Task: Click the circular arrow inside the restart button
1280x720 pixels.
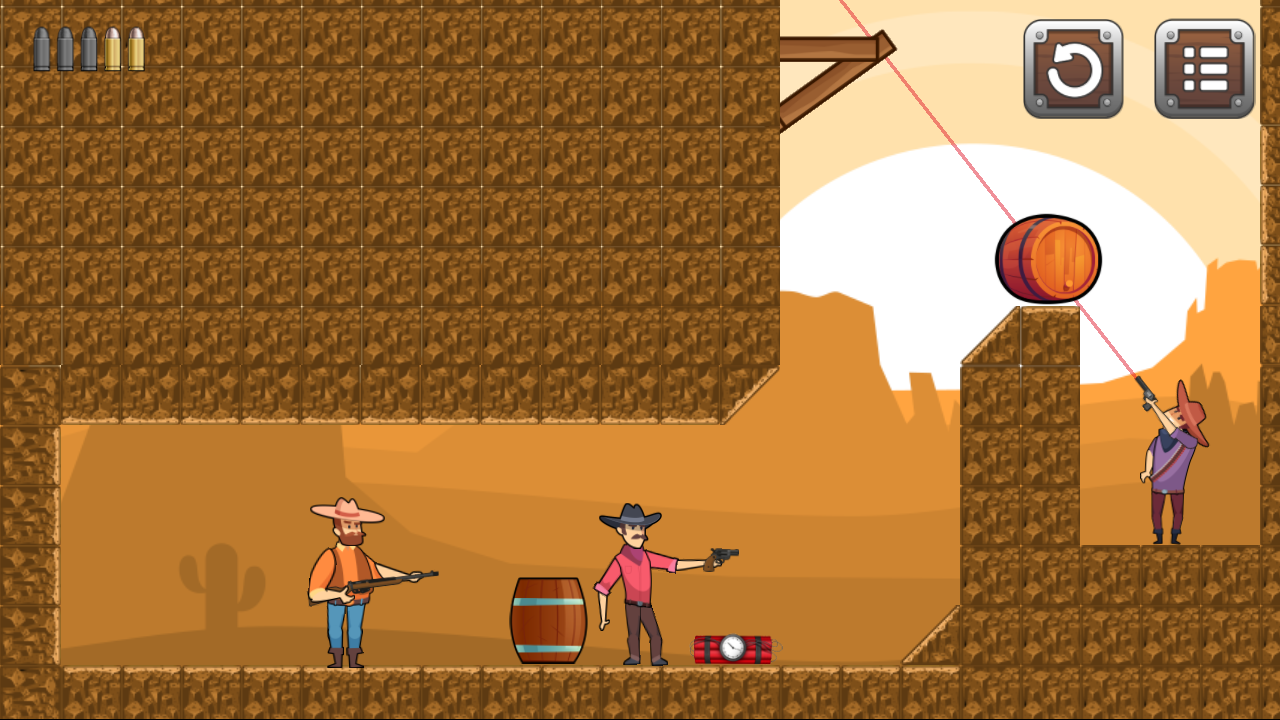Action: click(x=1074, y=70)
